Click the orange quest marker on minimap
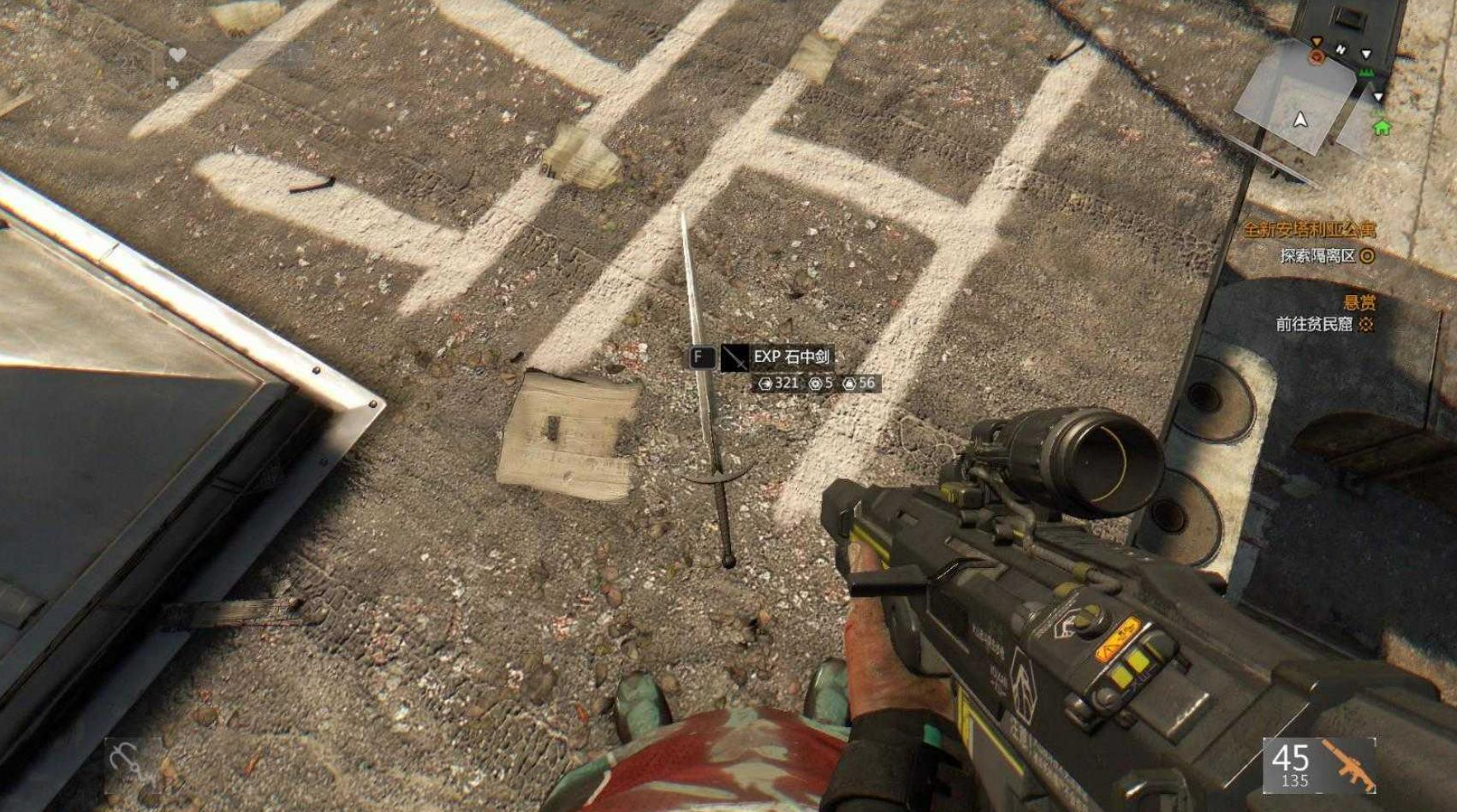Screen dimensions: 1457x812 (1317, 56)
